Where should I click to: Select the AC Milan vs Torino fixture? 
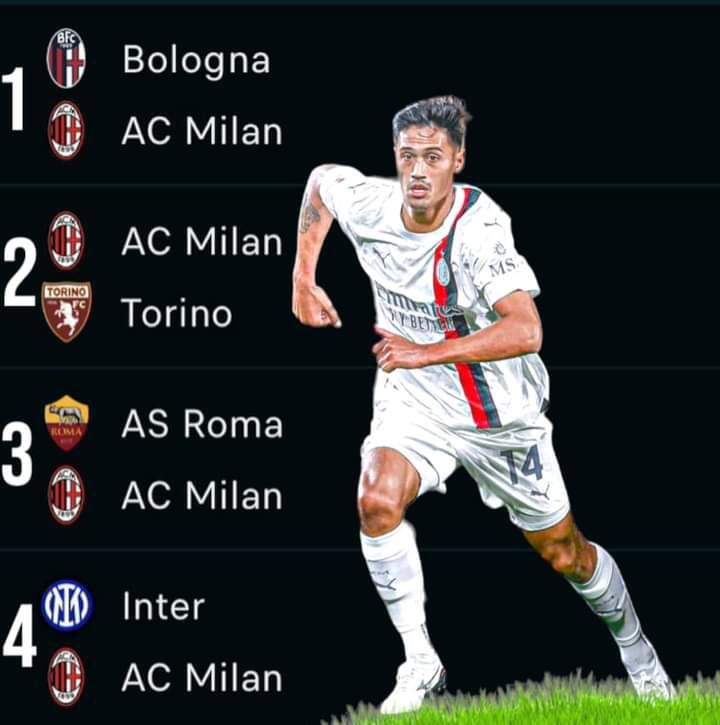tap(200, 278)
